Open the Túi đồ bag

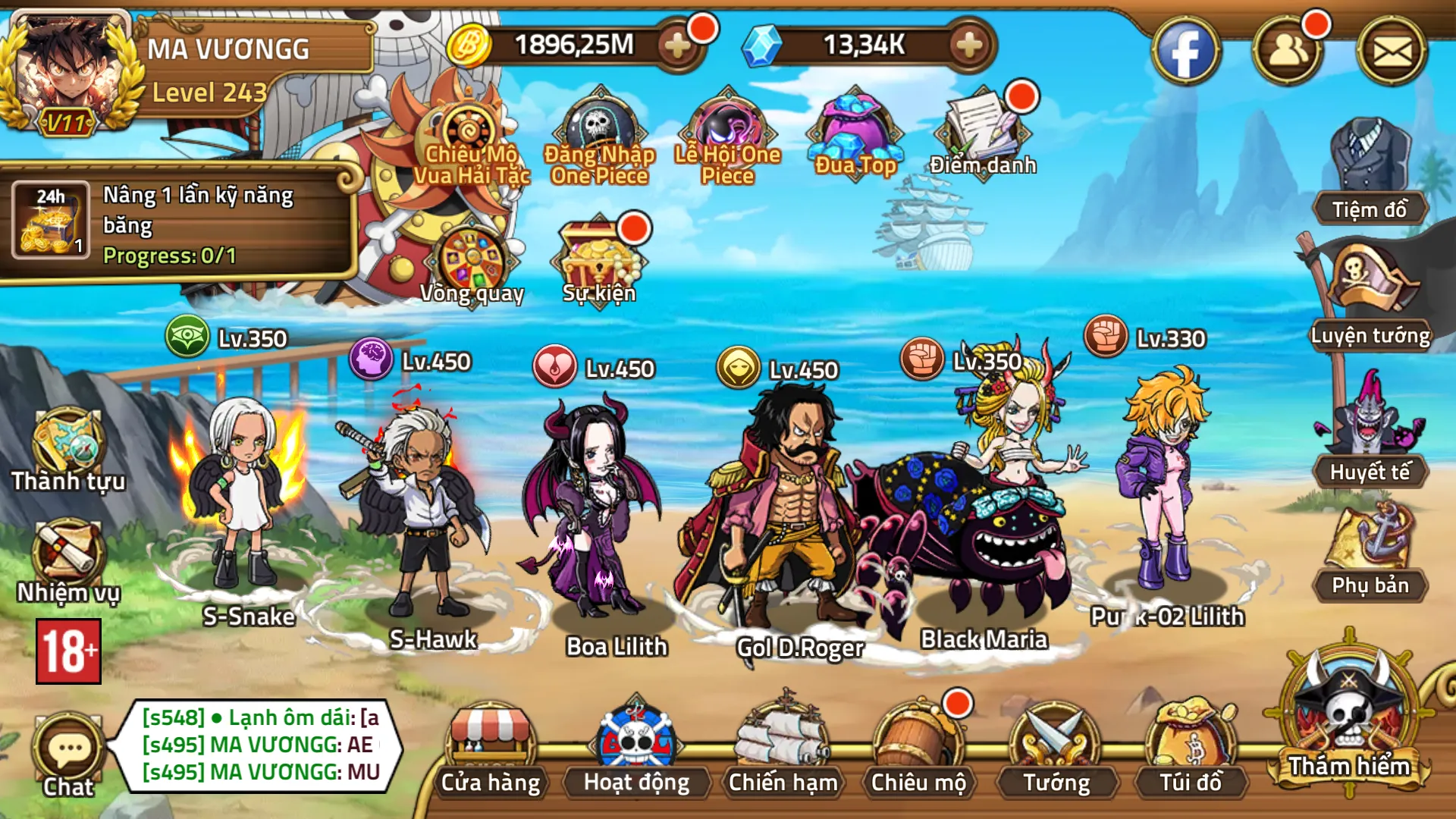1191,749
